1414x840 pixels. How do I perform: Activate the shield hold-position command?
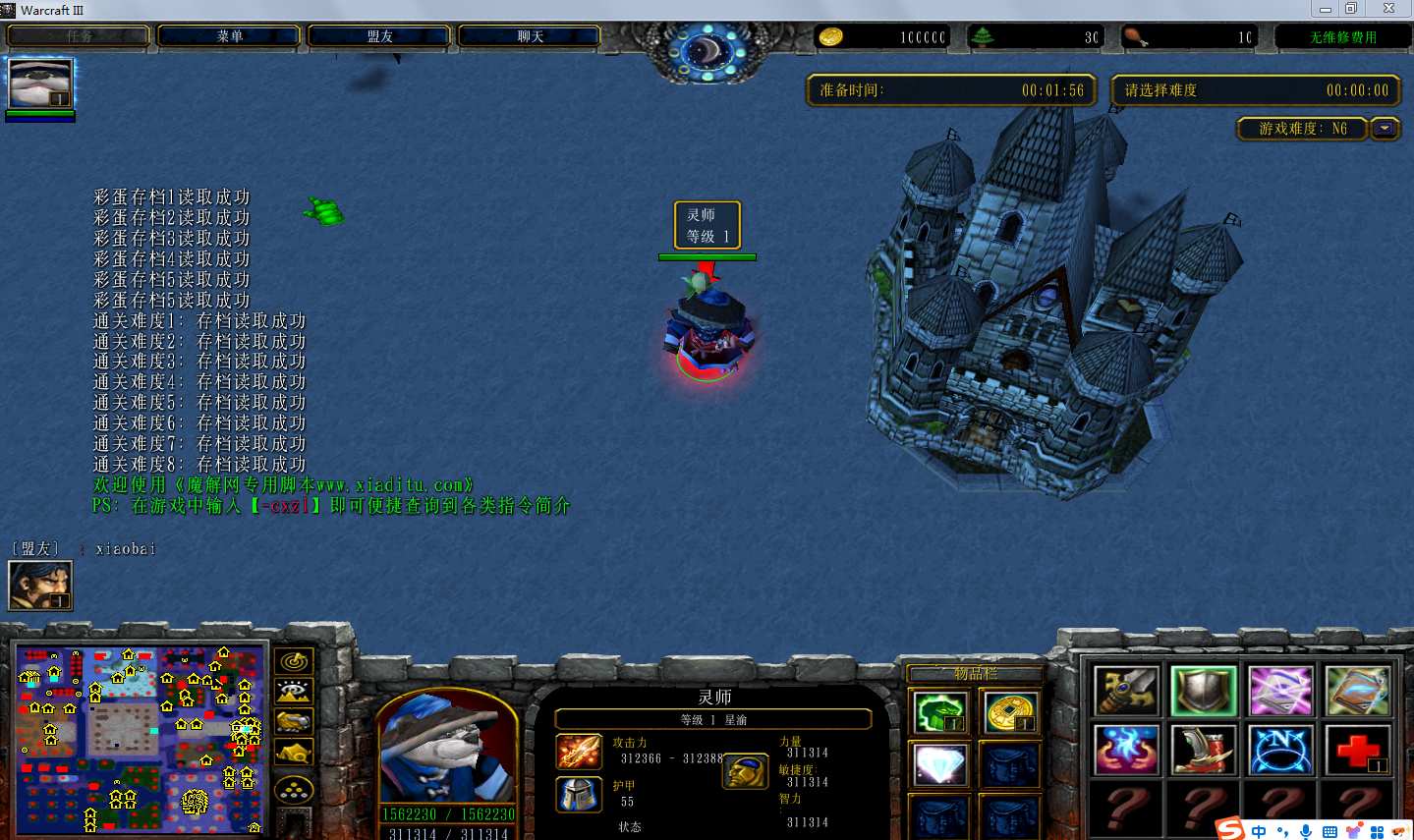(x=1203, y=691)
